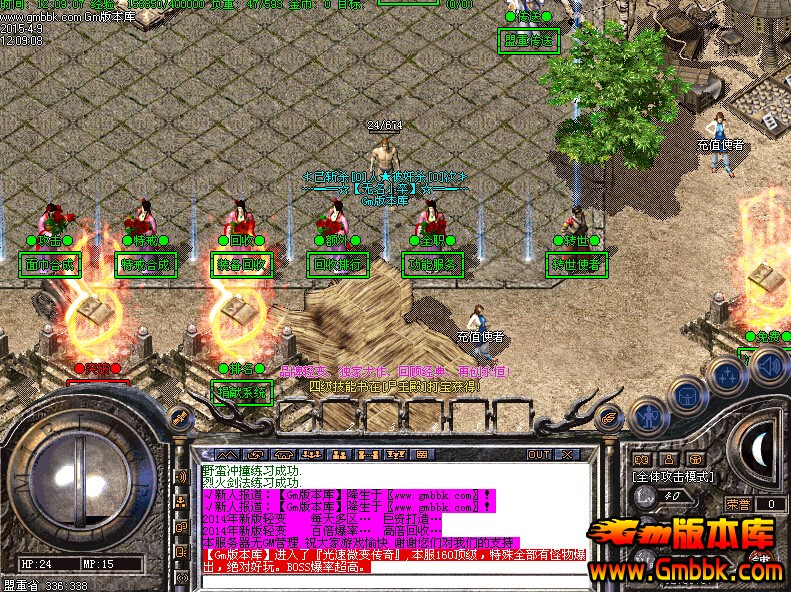Open the skills sparkle round button
The height and width of the screenshot is (592, 791).
point(725,377)
